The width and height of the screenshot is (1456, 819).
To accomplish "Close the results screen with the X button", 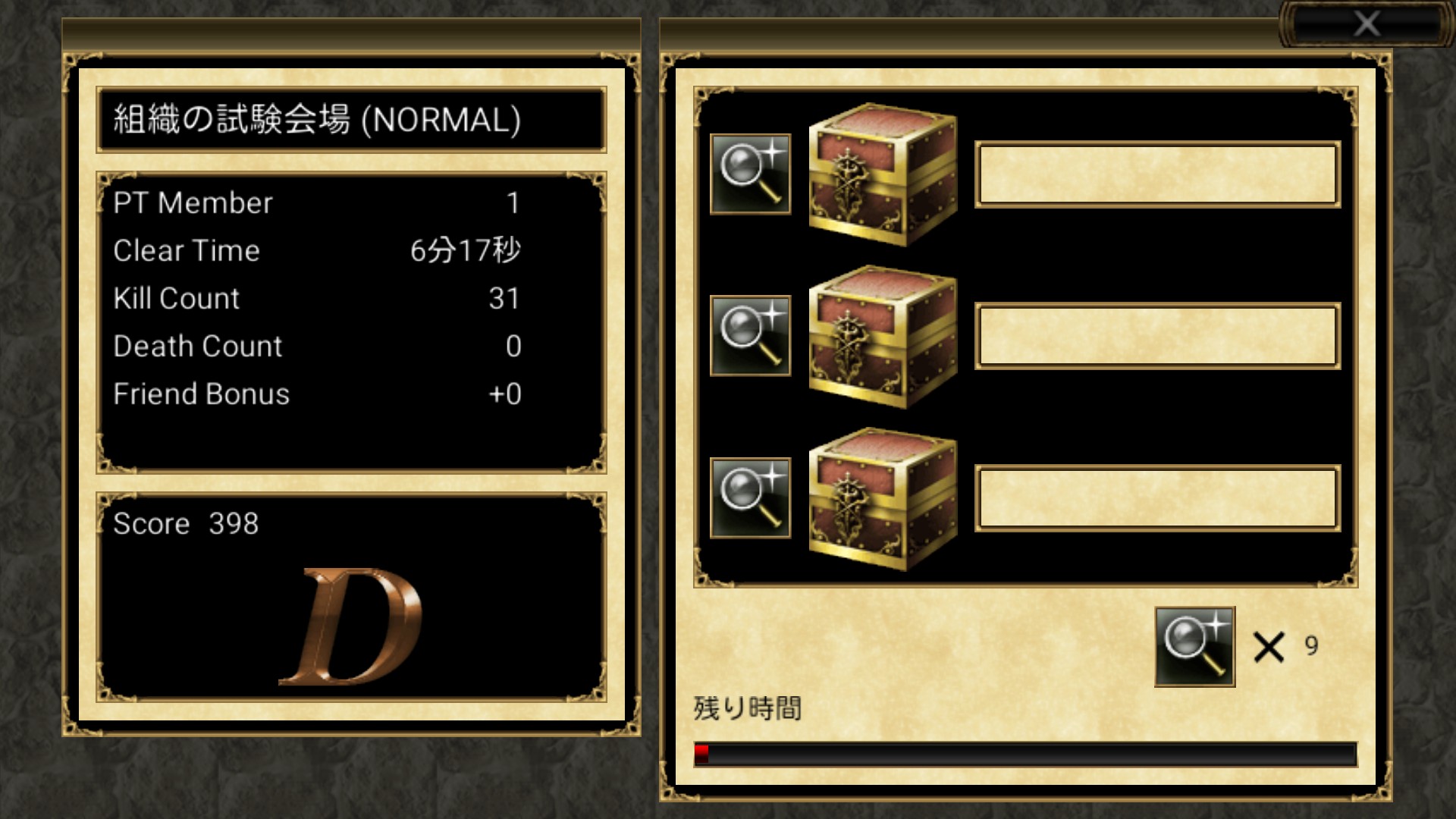I will click(1366, 24).
